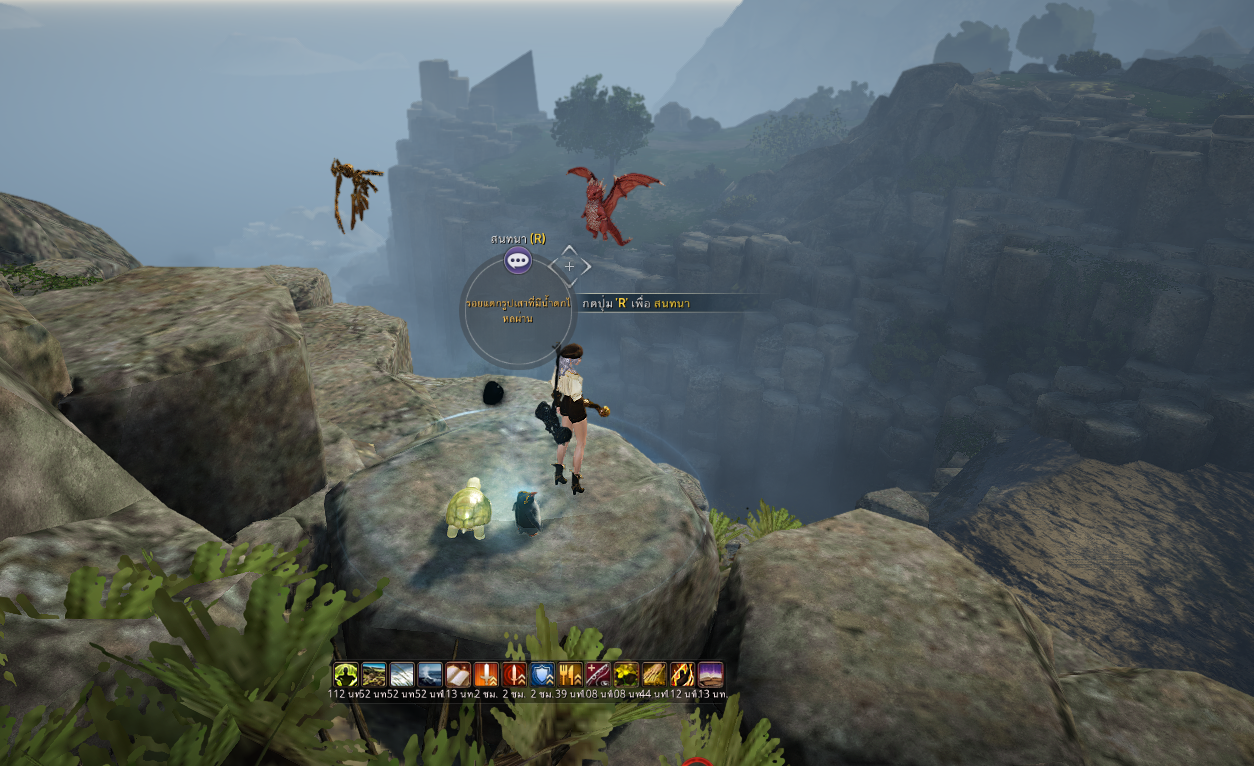Select the red sword with circle buff icon

(x=514, y=674)
